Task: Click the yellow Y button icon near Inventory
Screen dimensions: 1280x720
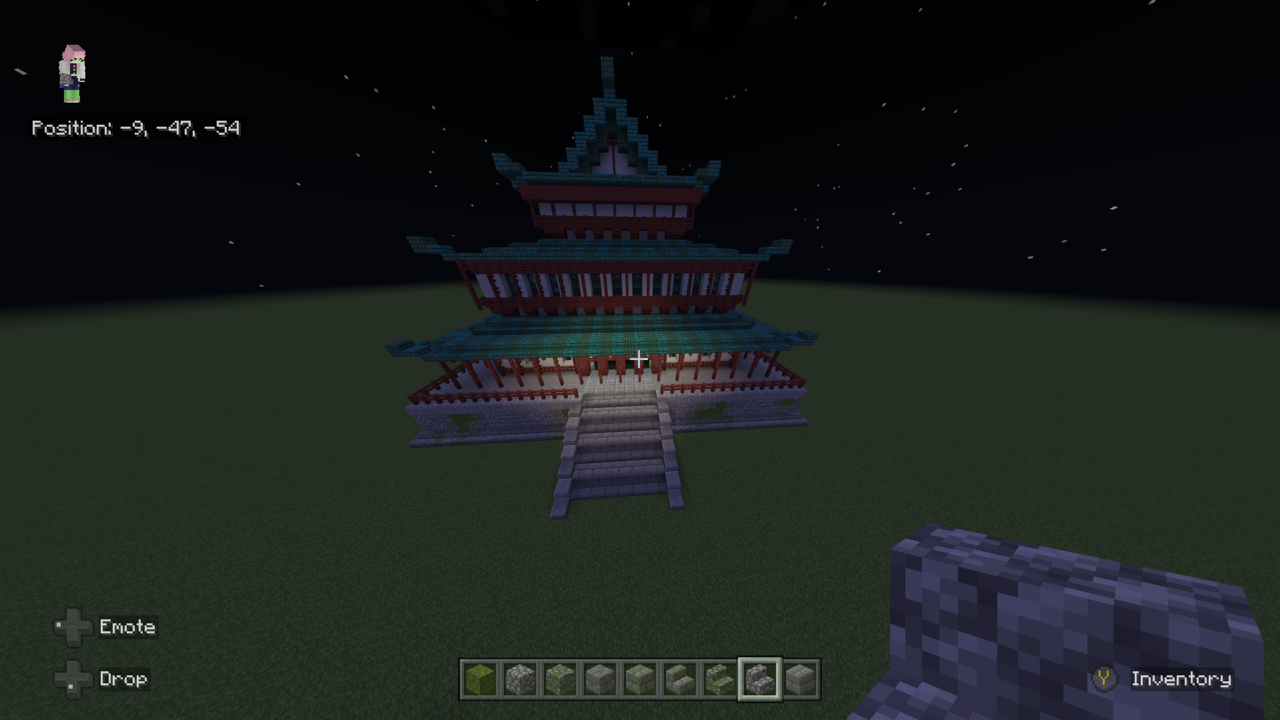Action: click(x=1103, y=679)
